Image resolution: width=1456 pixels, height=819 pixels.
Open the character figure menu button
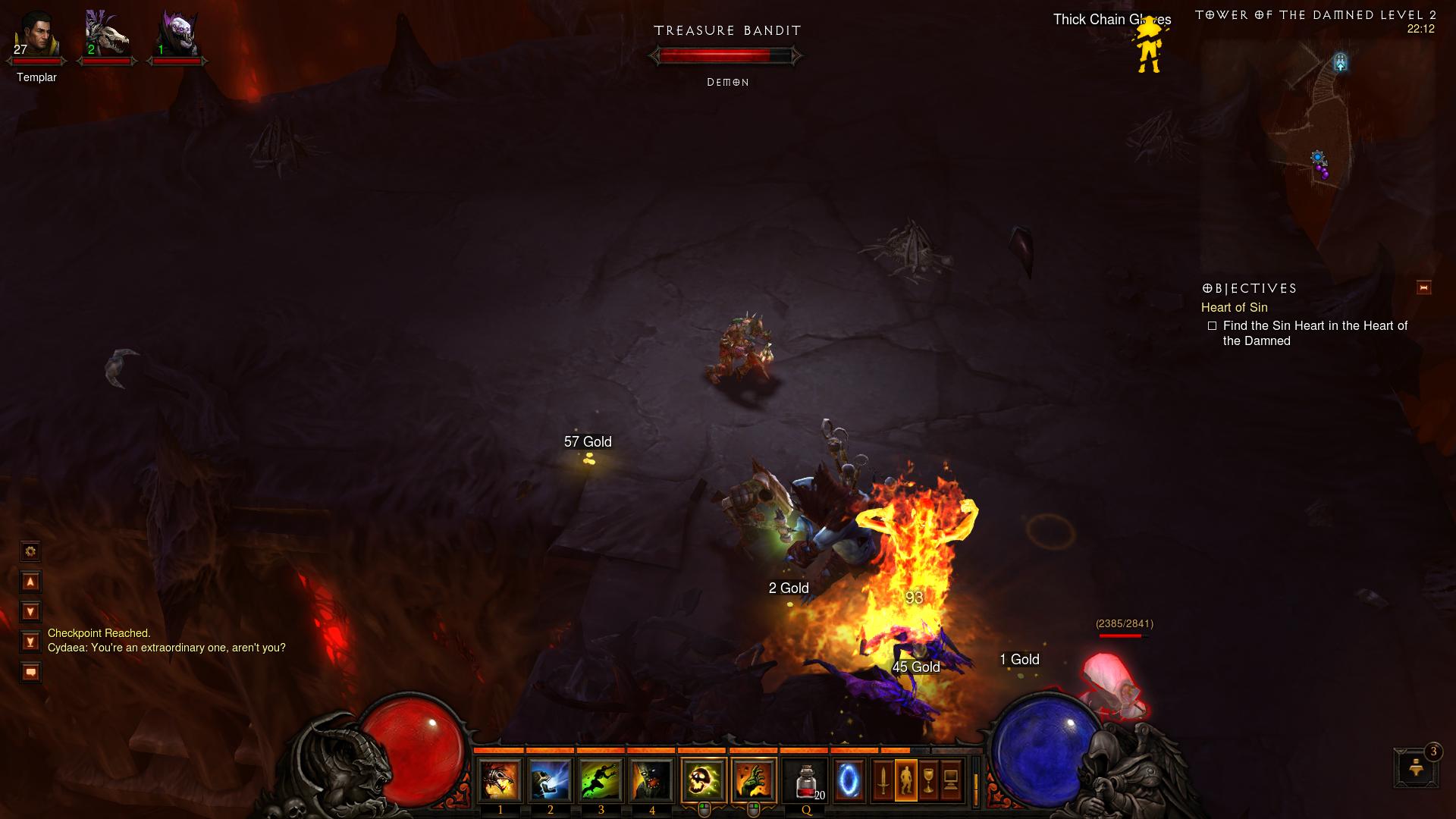pyautogui.click(x=905, y=780)
